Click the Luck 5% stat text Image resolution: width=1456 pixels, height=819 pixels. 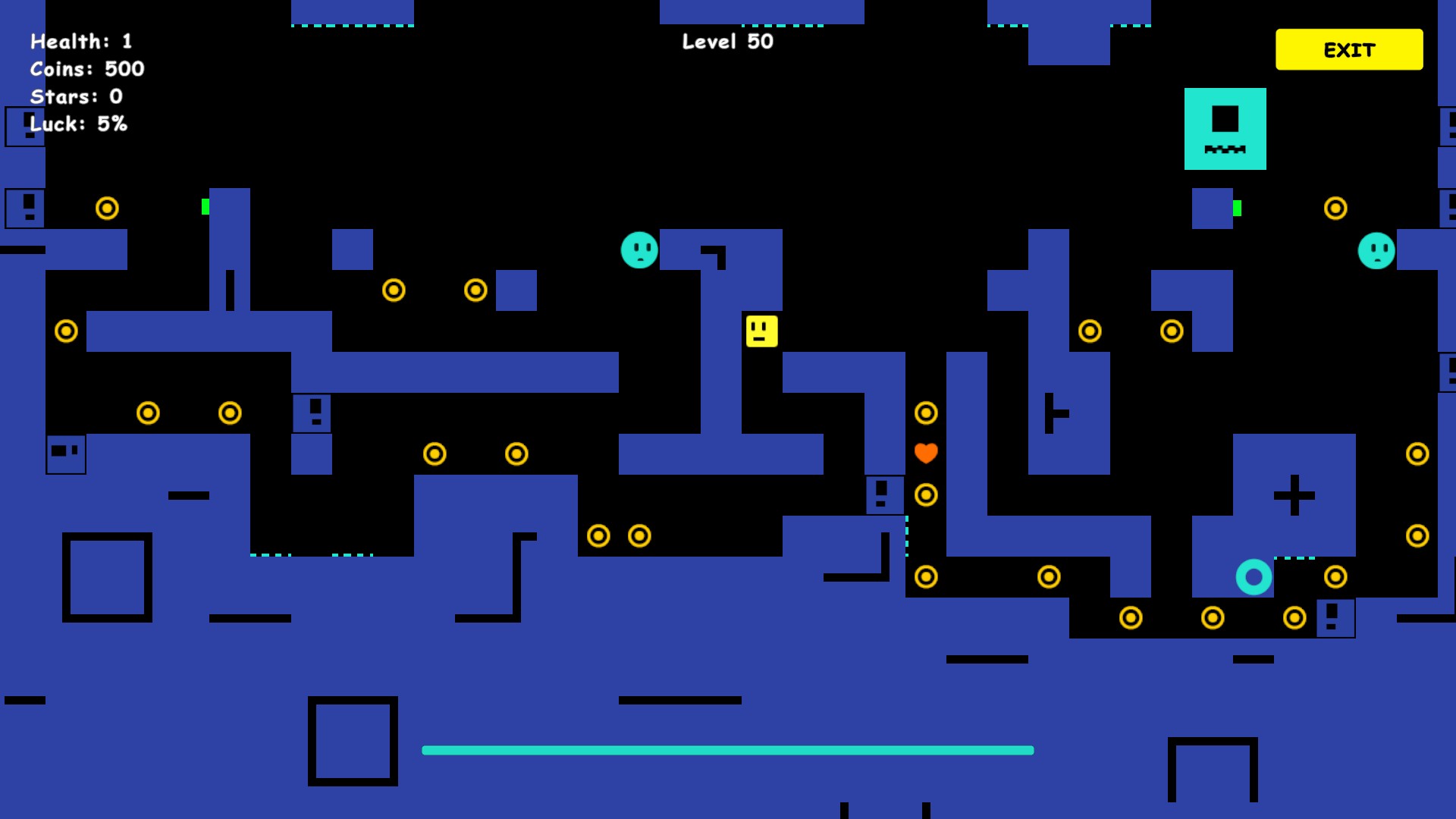pyautogui.click(x=77, y=124)
